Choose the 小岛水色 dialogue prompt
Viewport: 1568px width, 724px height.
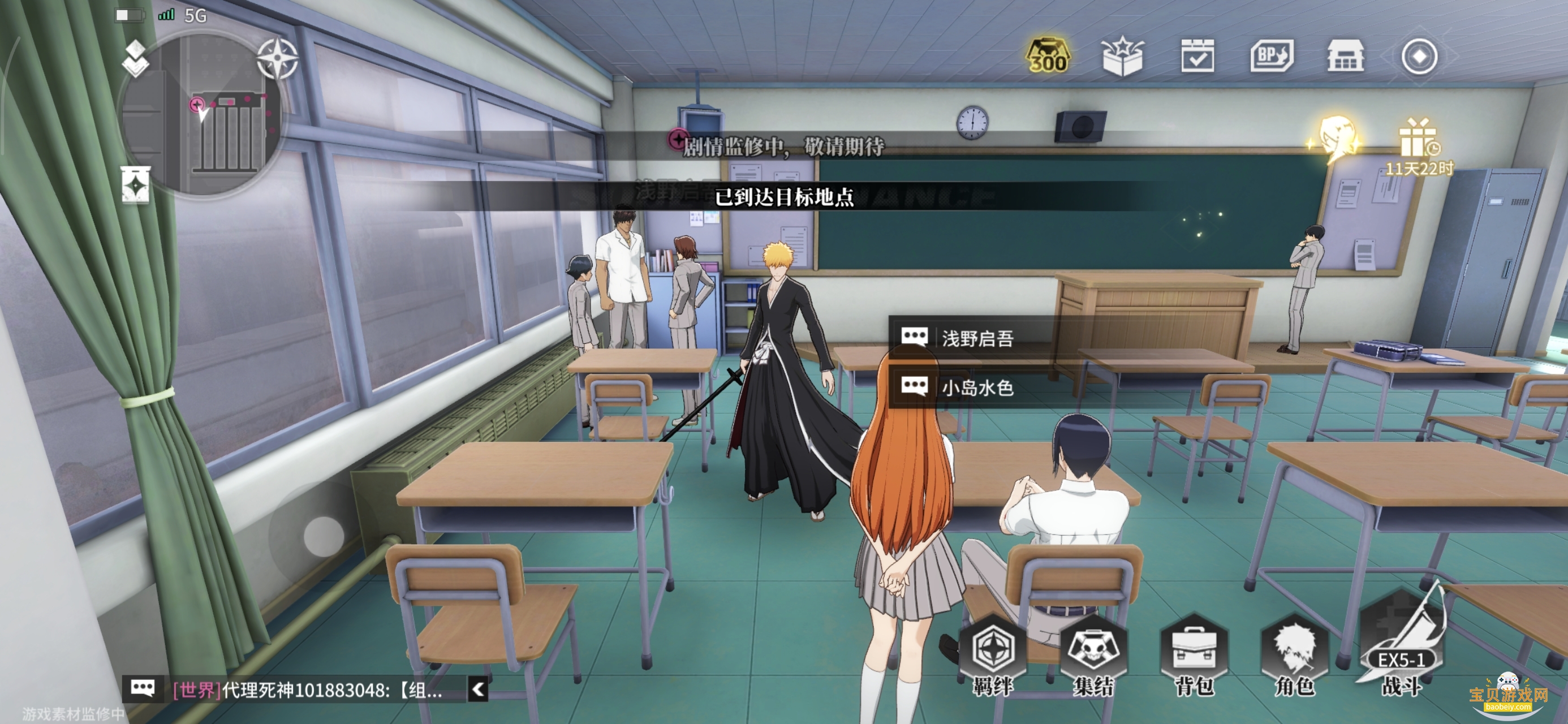(x=976, y=387)
